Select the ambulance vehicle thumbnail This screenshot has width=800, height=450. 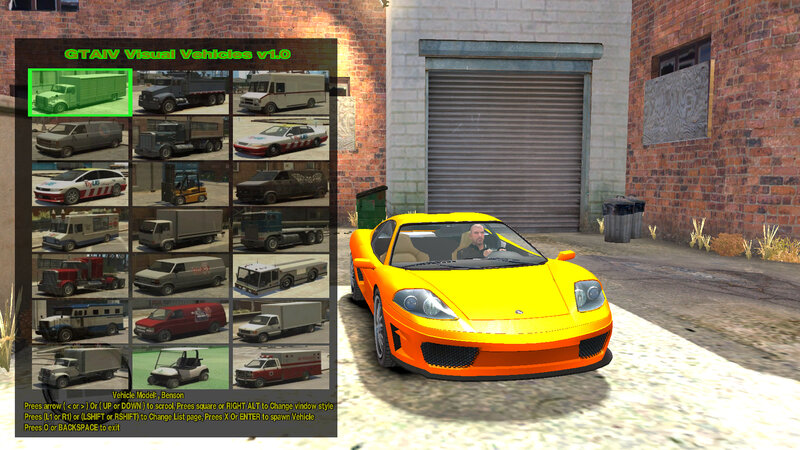pos(281,367)
